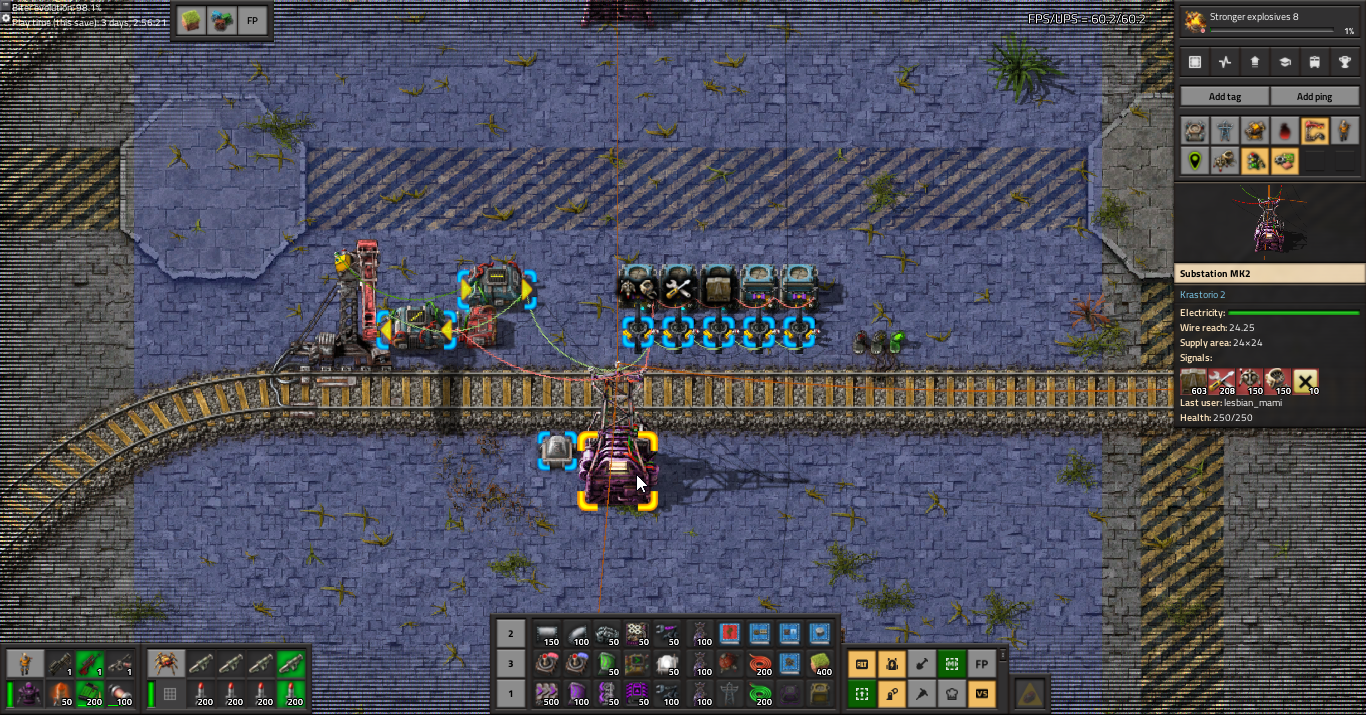The height and width of the screenshot is (715, 1366).
Task: Open the trains overview button
Action: pos(1314,62)
